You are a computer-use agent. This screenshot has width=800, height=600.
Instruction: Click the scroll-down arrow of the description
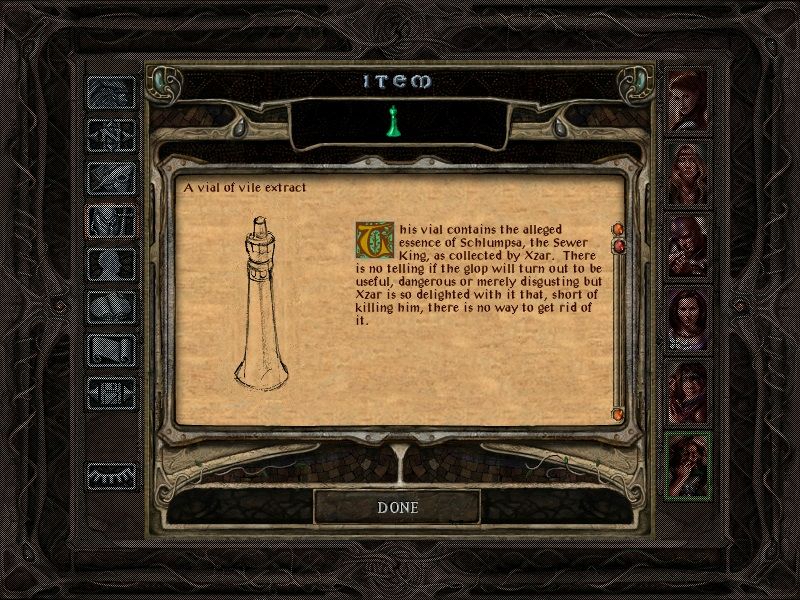click(617, 412)
